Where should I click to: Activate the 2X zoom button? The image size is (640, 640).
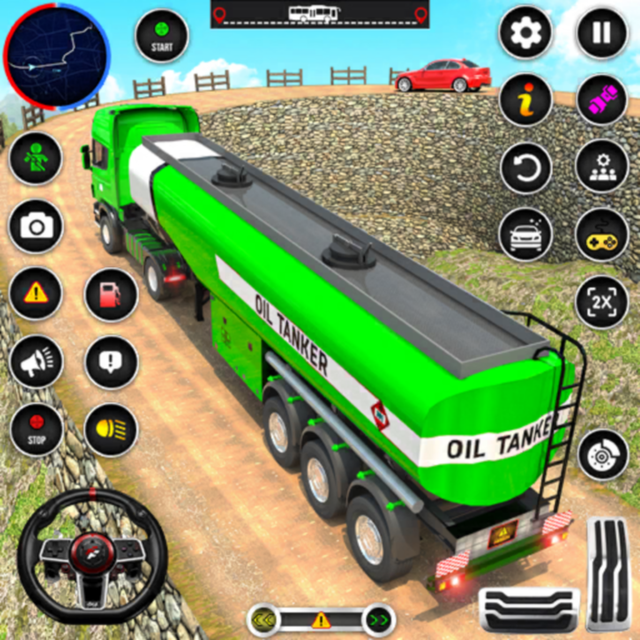pyautogui.click(x=602, y=301)
